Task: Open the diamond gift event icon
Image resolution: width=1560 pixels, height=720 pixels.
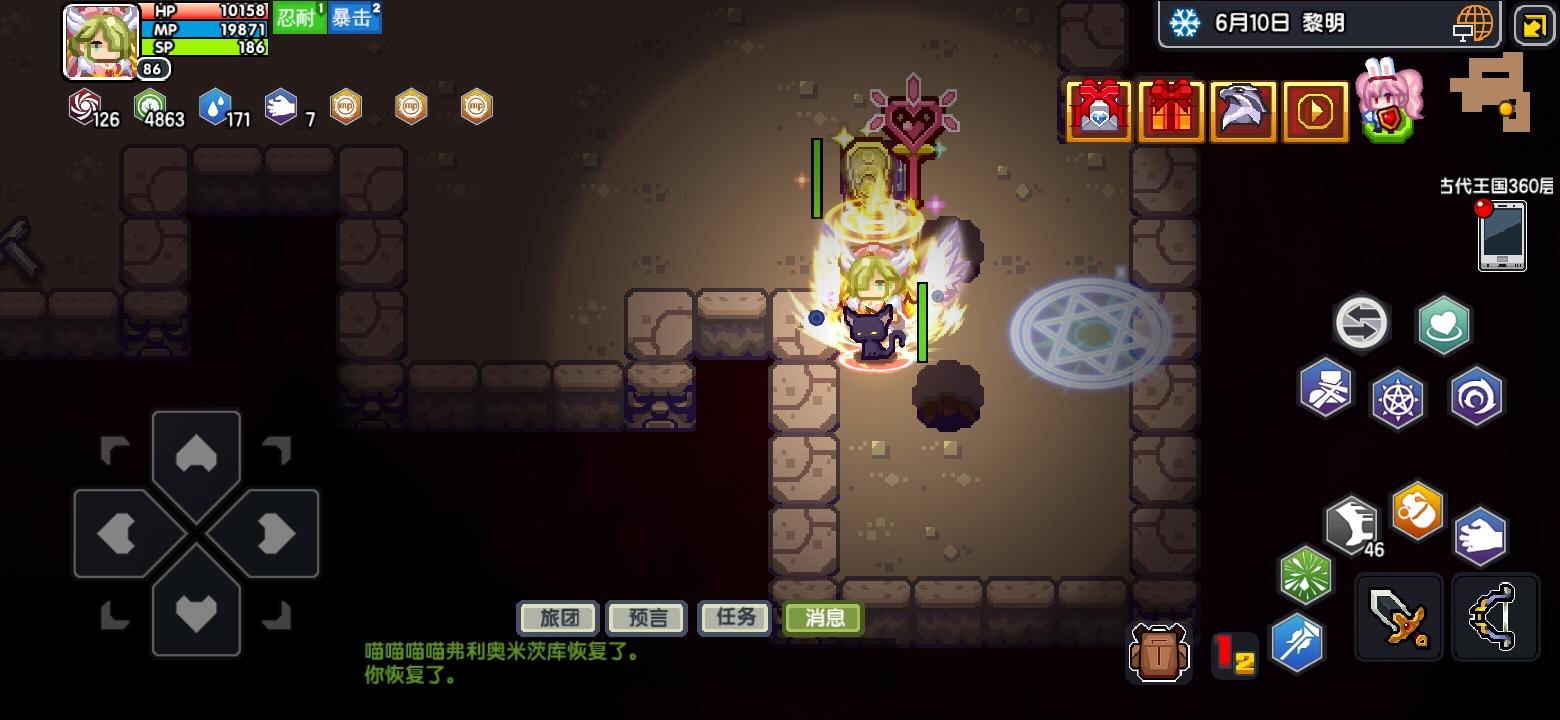Action: pyautogui.click(x=1098, y=110)
